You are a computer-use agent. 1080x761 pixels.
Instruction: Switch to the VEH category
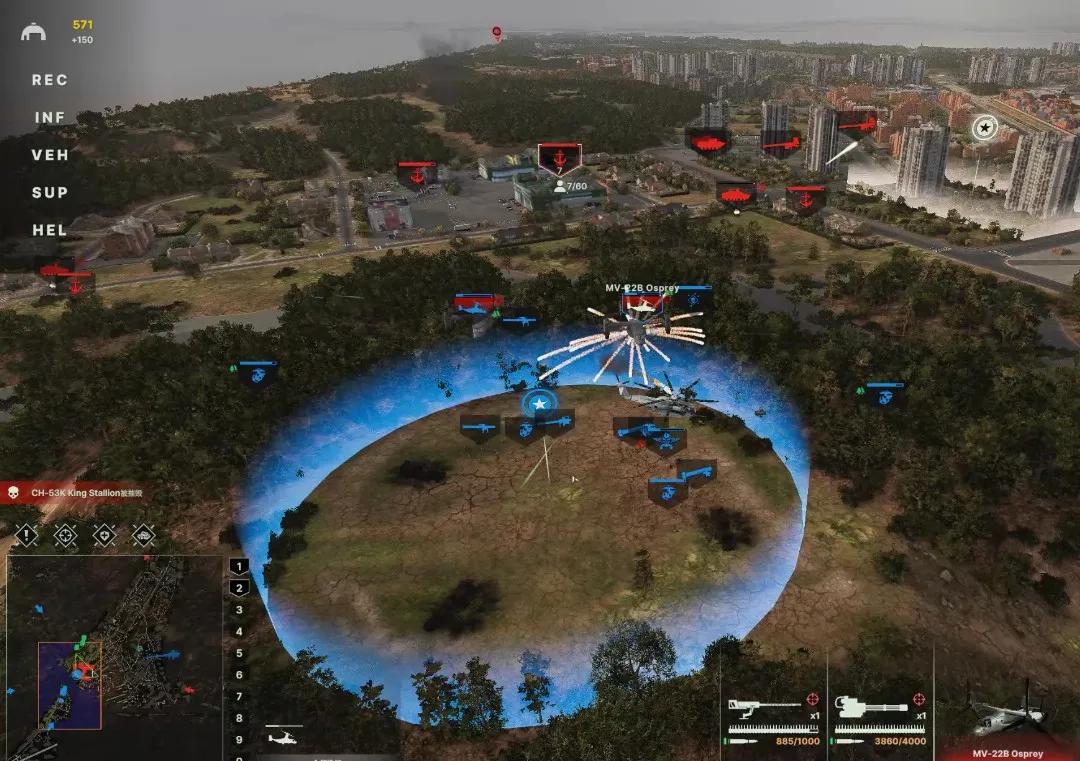tap(49, 155)
